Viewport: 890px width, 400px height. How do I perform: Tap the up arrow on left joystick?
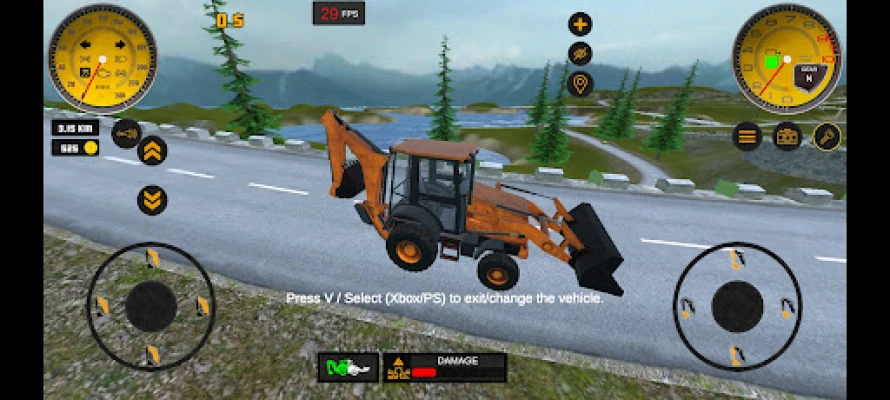(152, 260)
